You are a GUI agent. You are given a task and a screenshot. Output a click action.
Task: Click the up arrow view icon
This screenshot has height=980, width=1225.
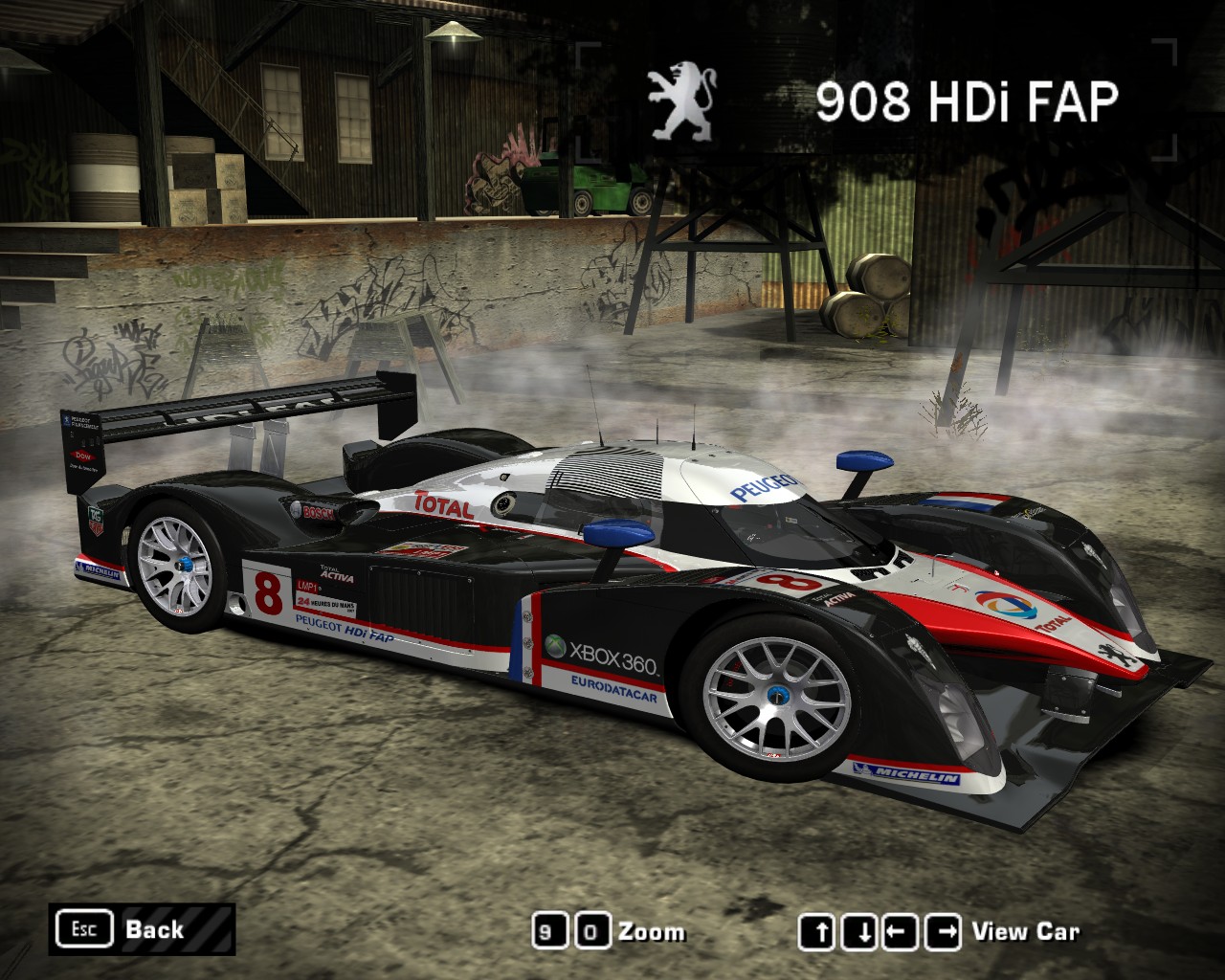pos(818,931)
